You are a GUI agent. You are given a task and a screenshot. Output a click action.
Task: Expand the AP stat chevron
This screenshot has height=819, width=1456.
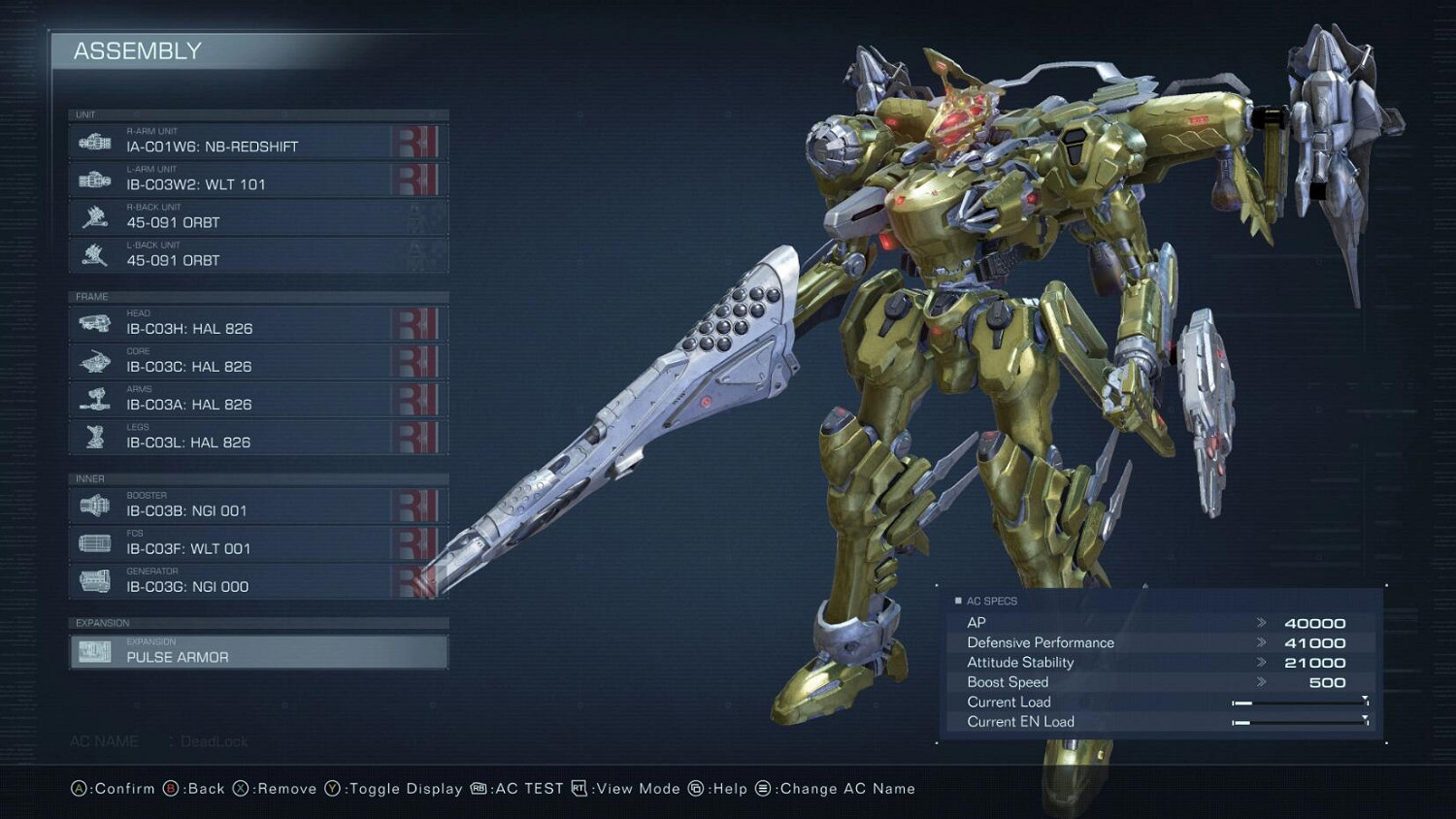click(x=1264, y=622)
